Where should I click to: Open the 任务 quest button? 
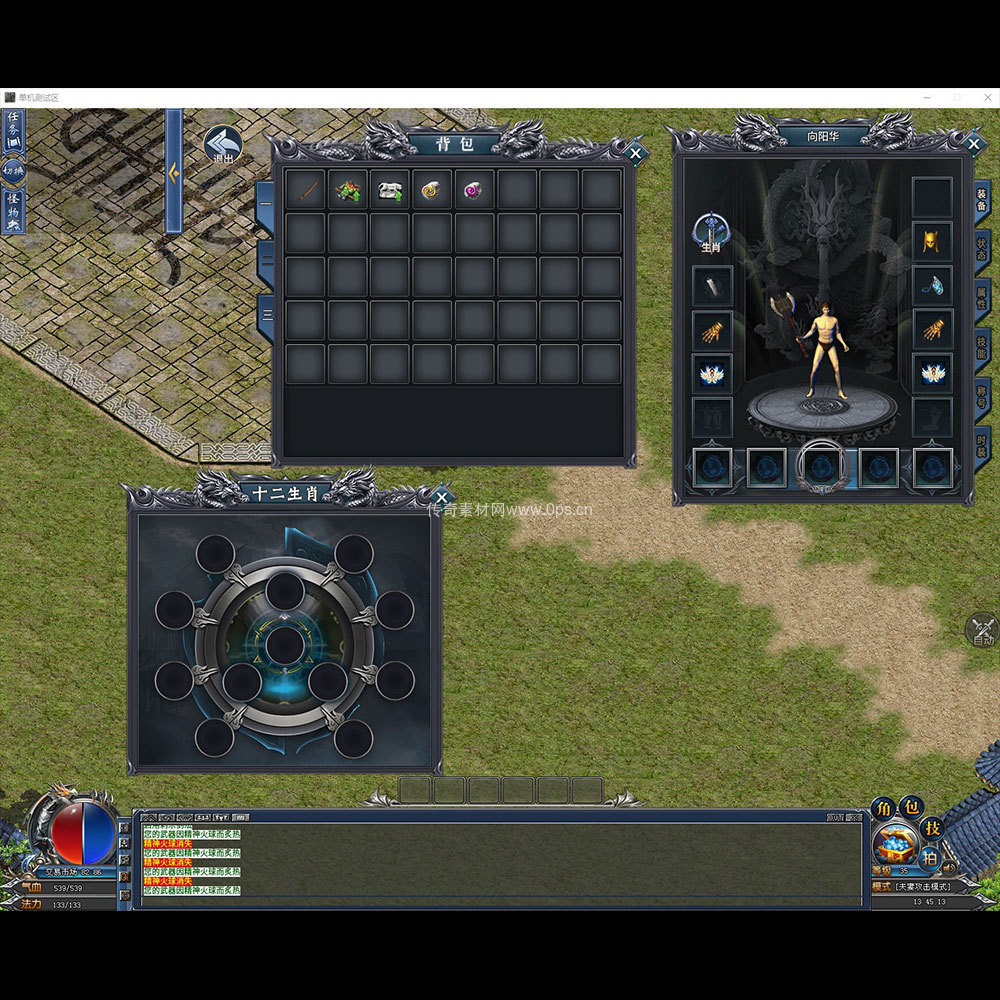(14, 127)
